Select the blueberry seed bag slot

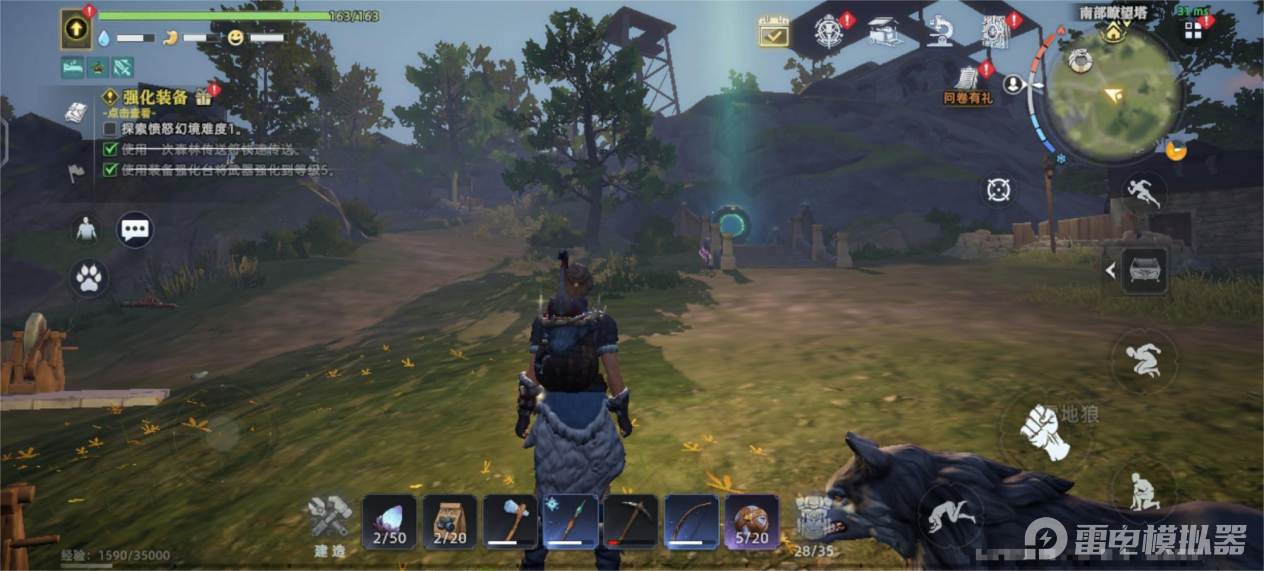(450, 521)
